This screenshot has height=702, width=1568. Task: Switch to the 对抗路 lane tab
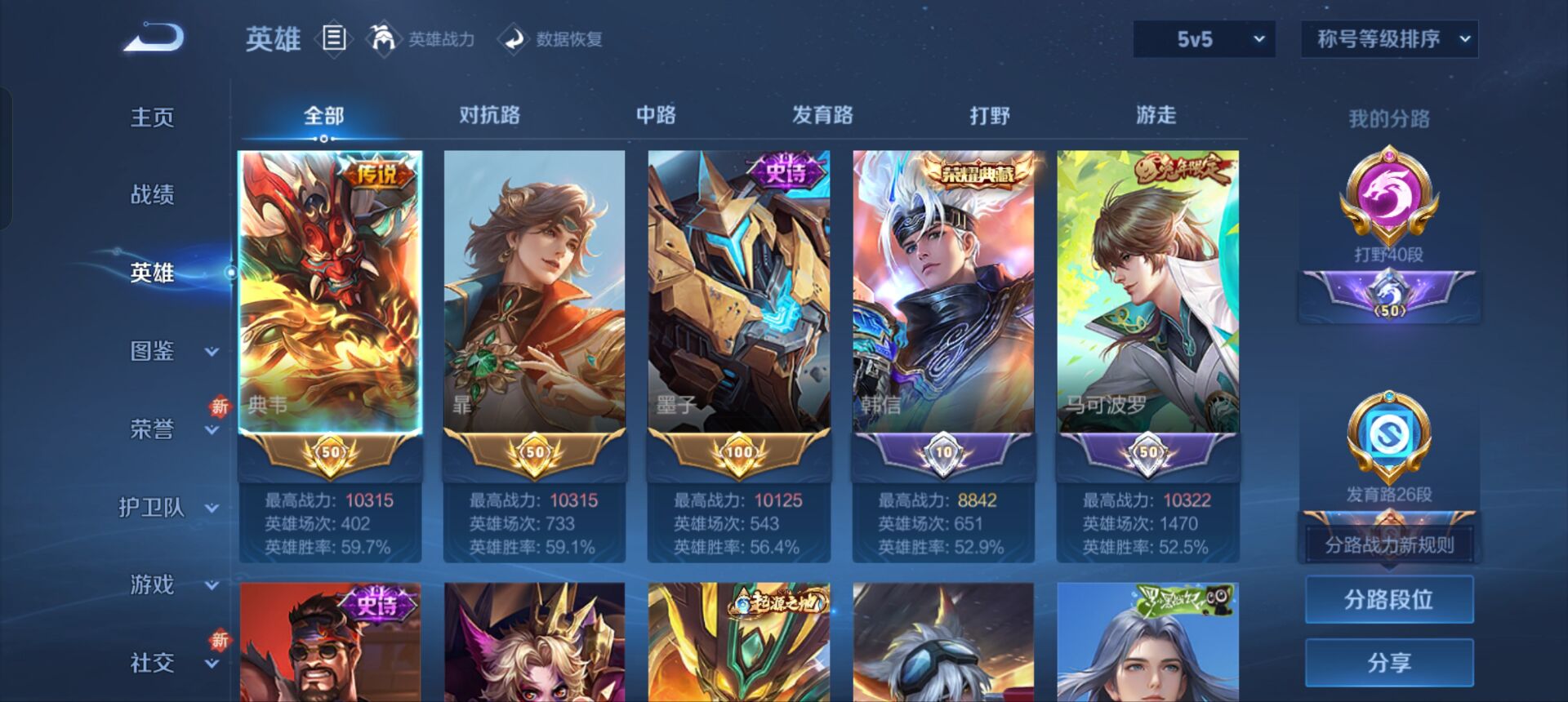(x=490, y=116)
